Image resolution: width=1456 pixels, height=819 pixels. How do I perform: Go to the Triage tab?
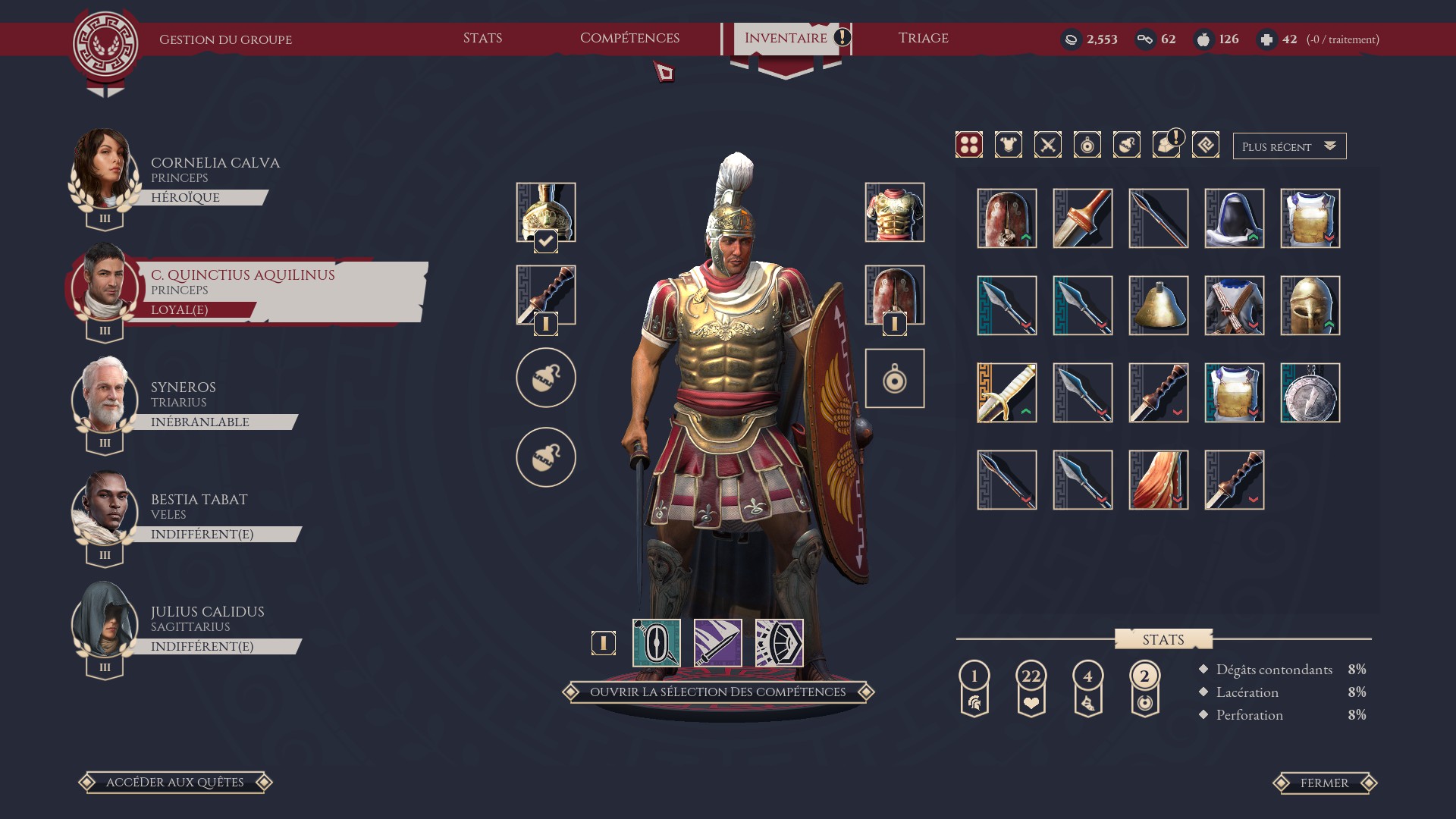pos(923,38)
